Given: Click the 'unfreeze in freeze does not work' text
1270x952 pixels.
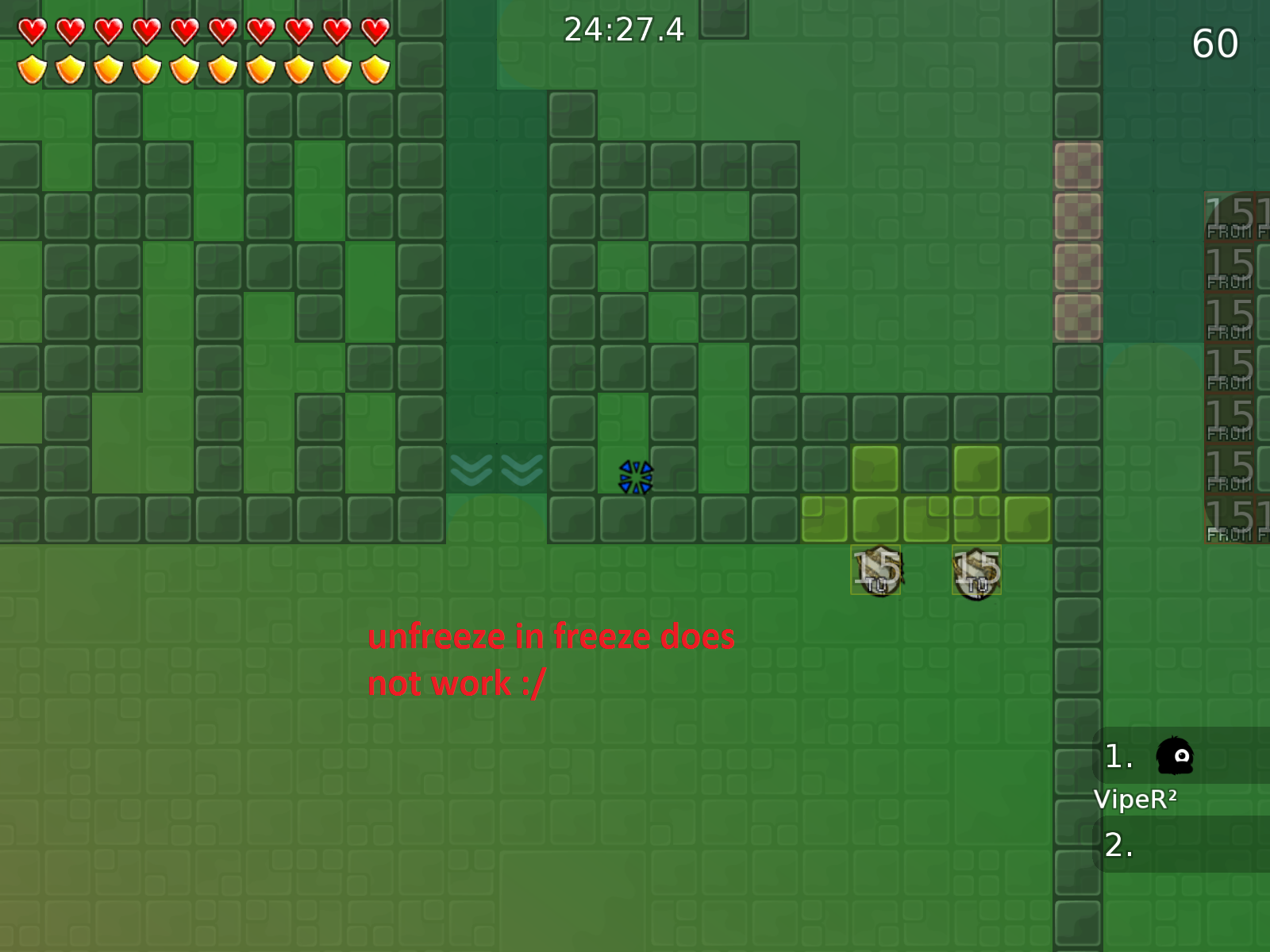Looking at the screenshot, I should pos(552,658).
